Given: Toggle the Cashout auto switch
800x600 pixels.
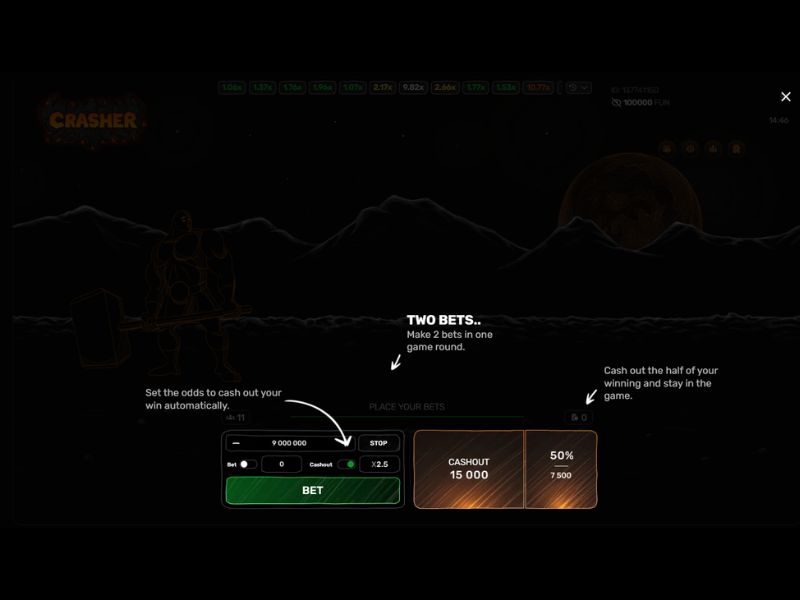Looking at the screenshot, I should 346,465.
